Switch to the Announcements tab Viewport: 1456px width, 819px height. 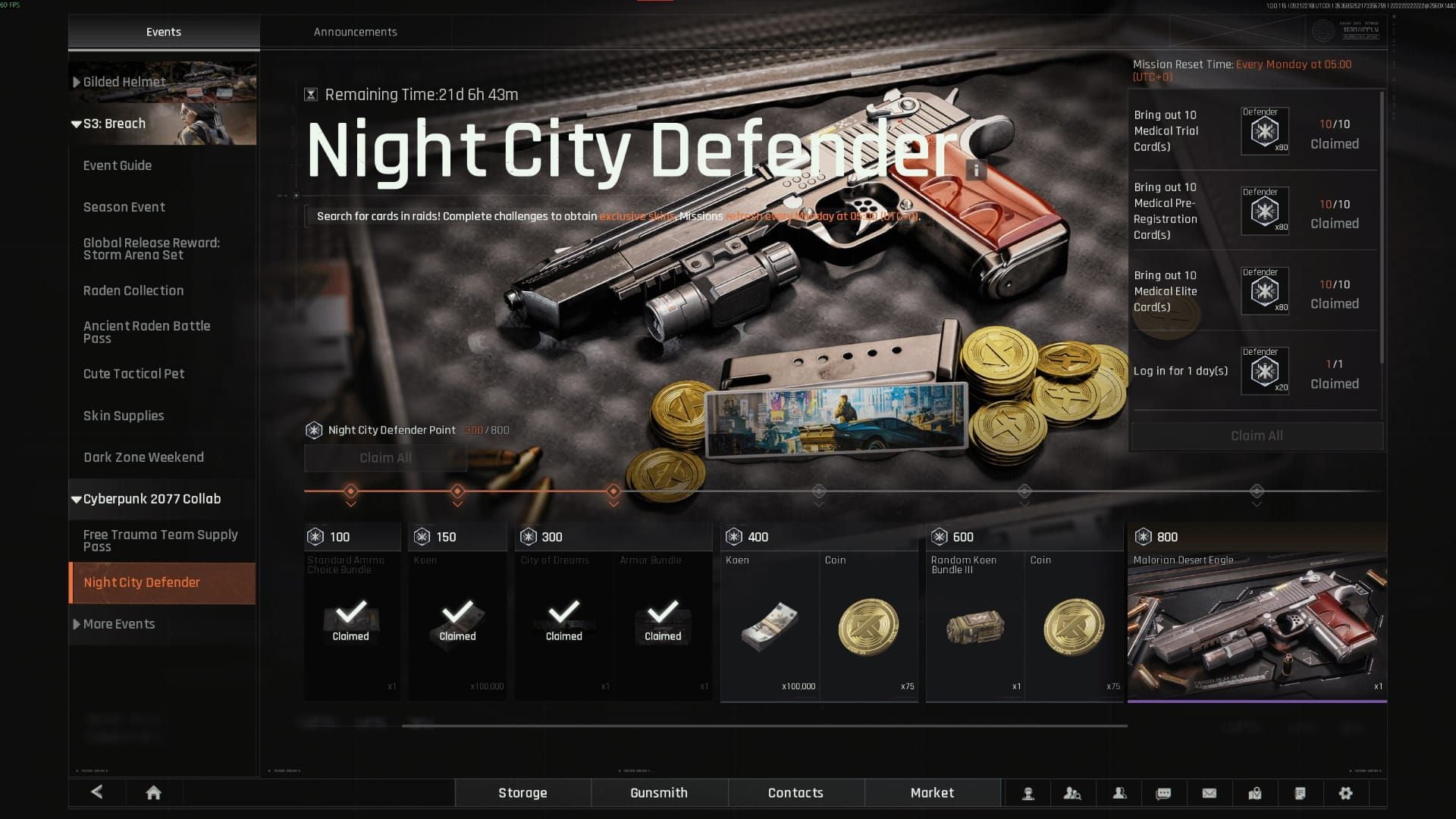355,32
